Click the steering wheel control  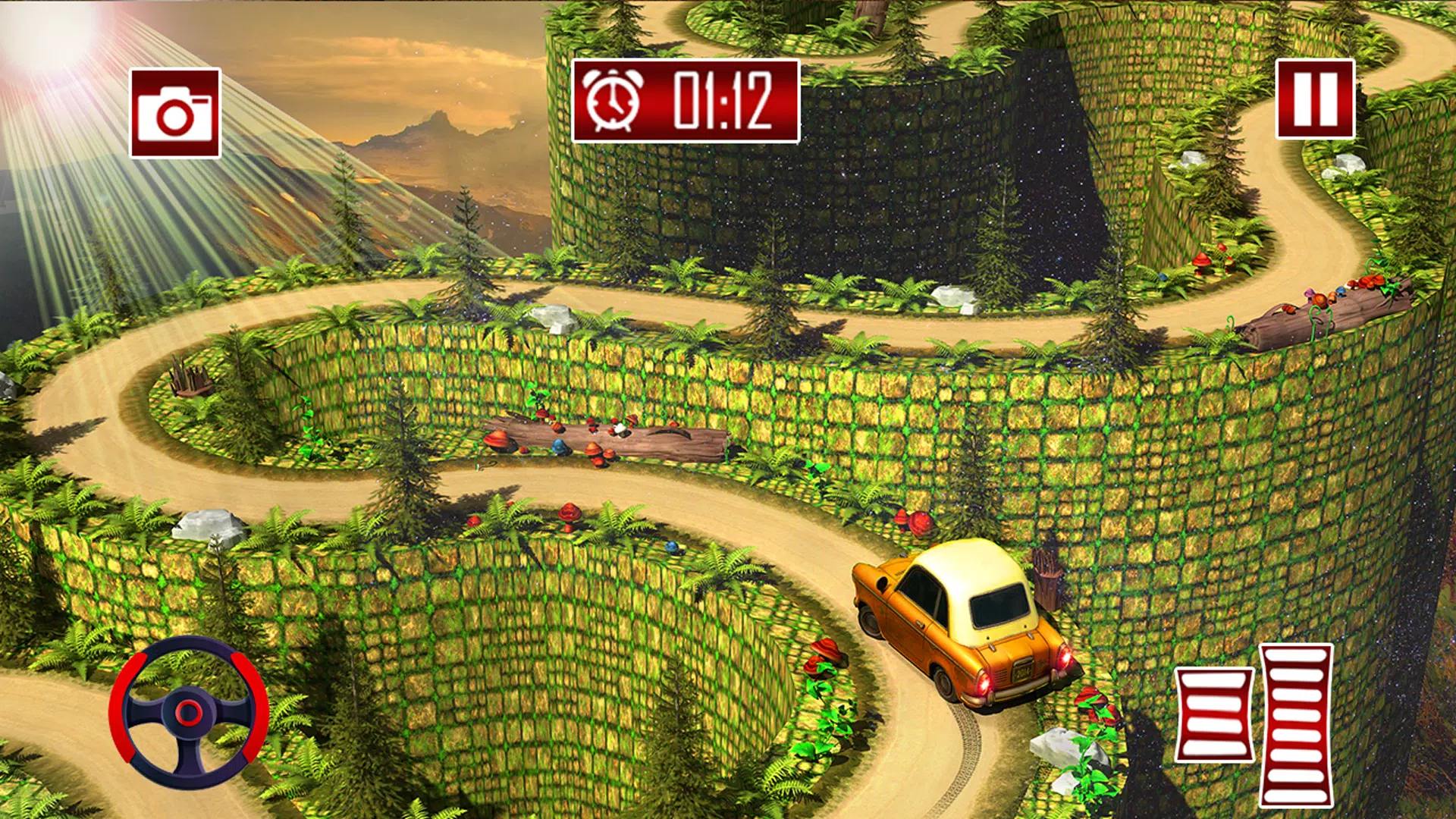[x=189, y=713]
